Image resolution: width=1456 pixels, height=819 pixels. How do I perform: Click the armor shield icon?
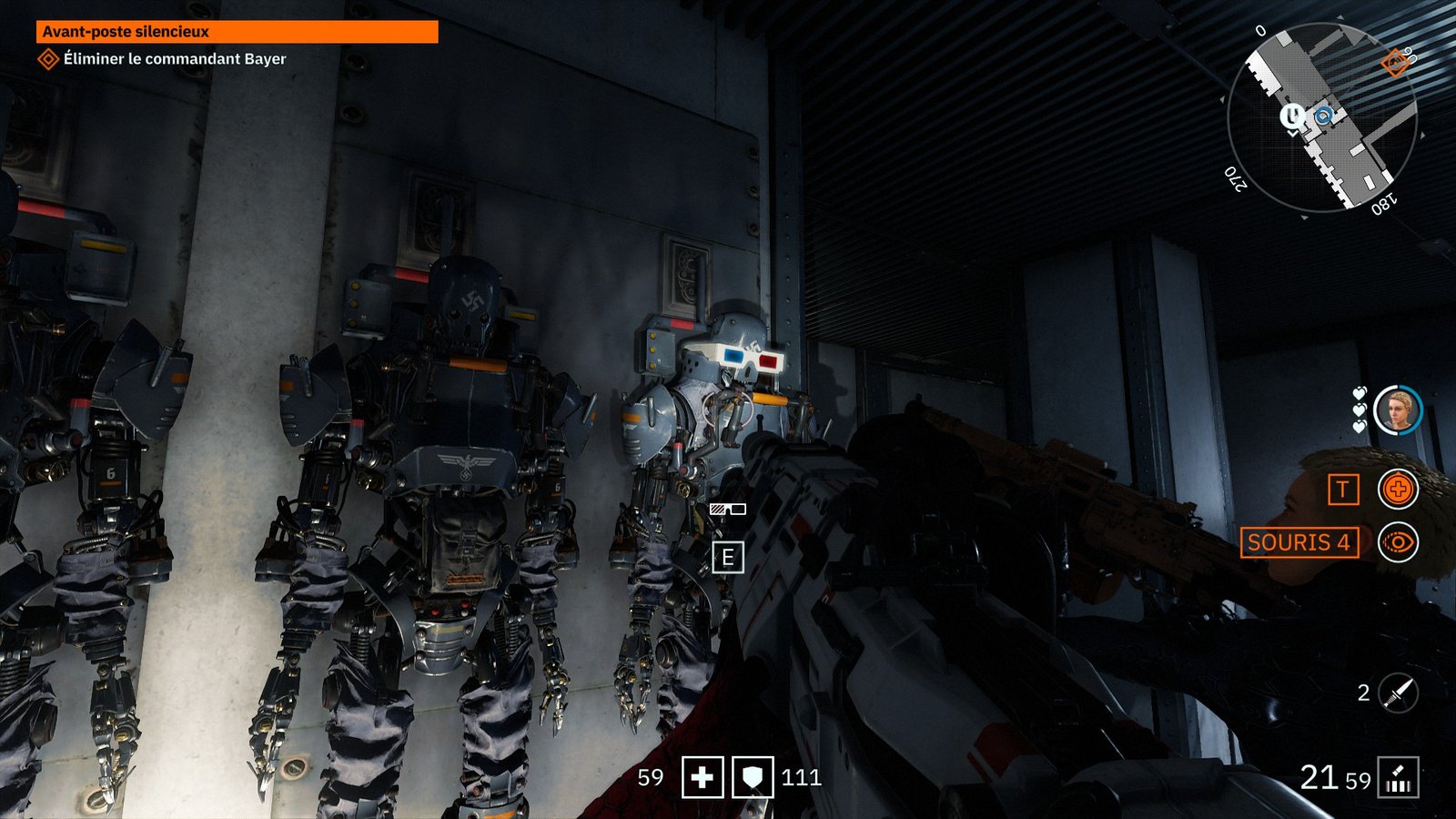click(x=753, y=778)
